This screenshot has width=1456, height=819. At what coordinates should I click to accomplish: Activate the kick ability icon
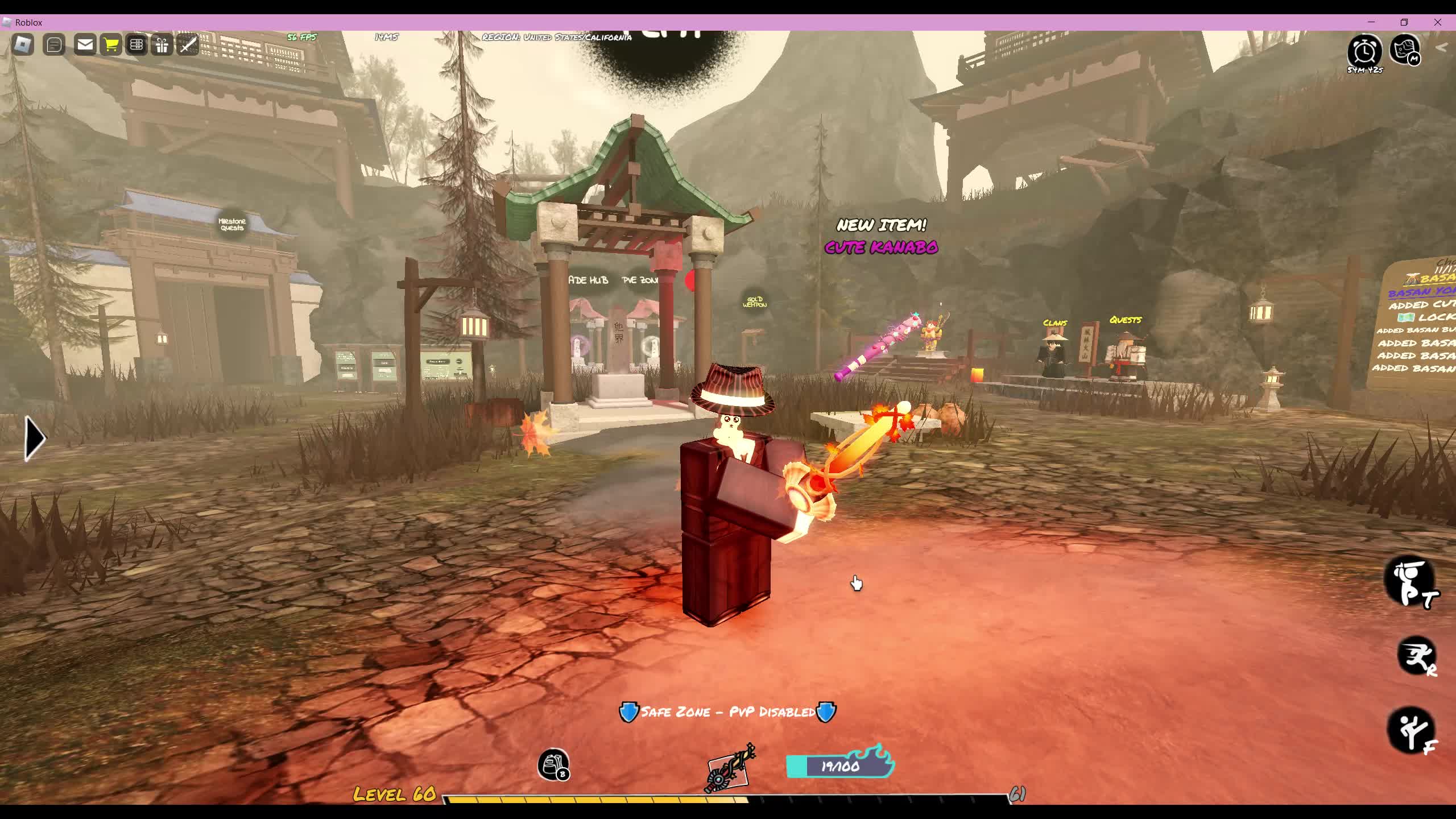click(1411, 731)
